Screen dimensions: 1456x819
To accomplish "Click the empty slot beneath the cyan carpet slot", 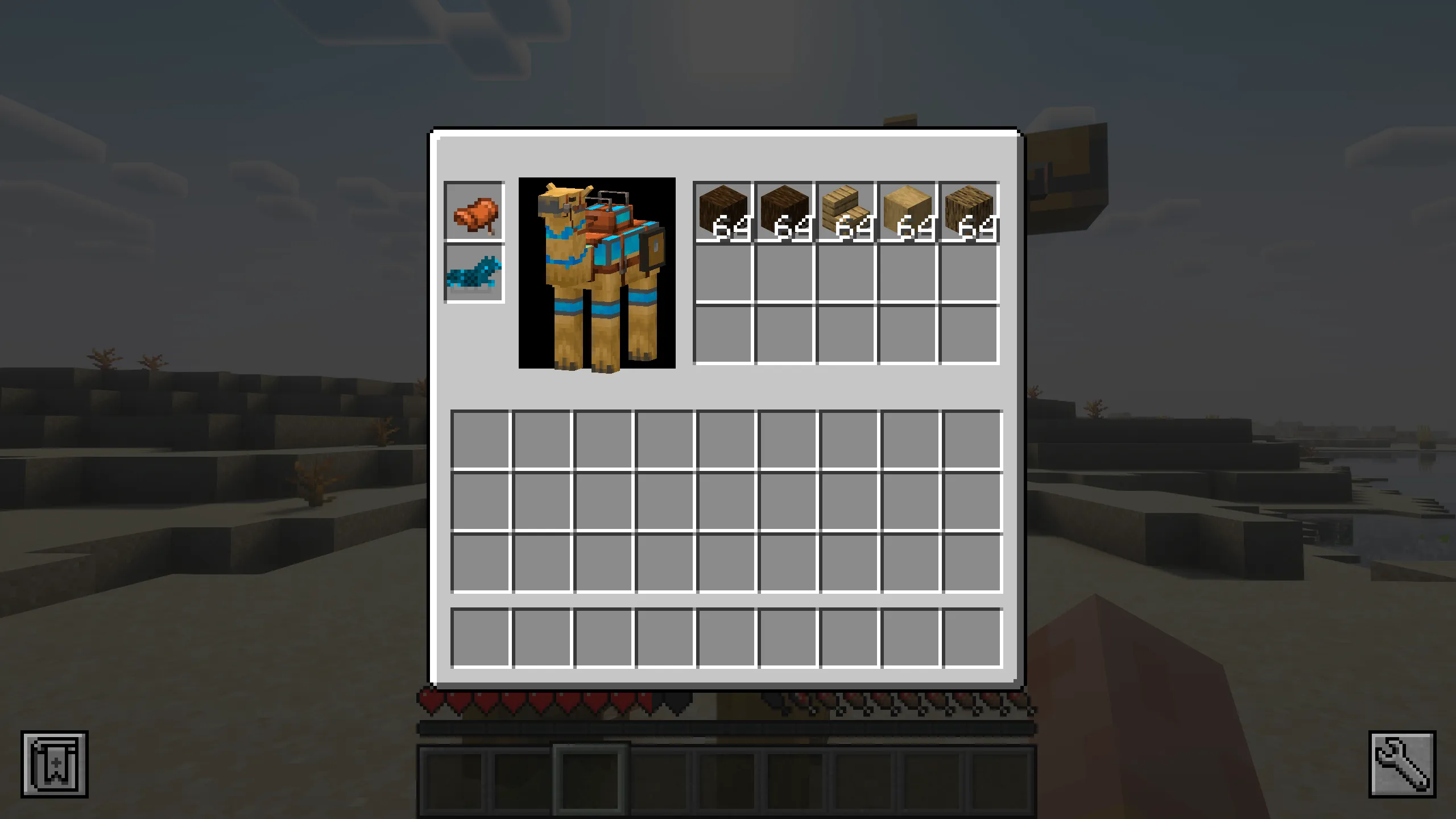I will (x=474, y=333).
